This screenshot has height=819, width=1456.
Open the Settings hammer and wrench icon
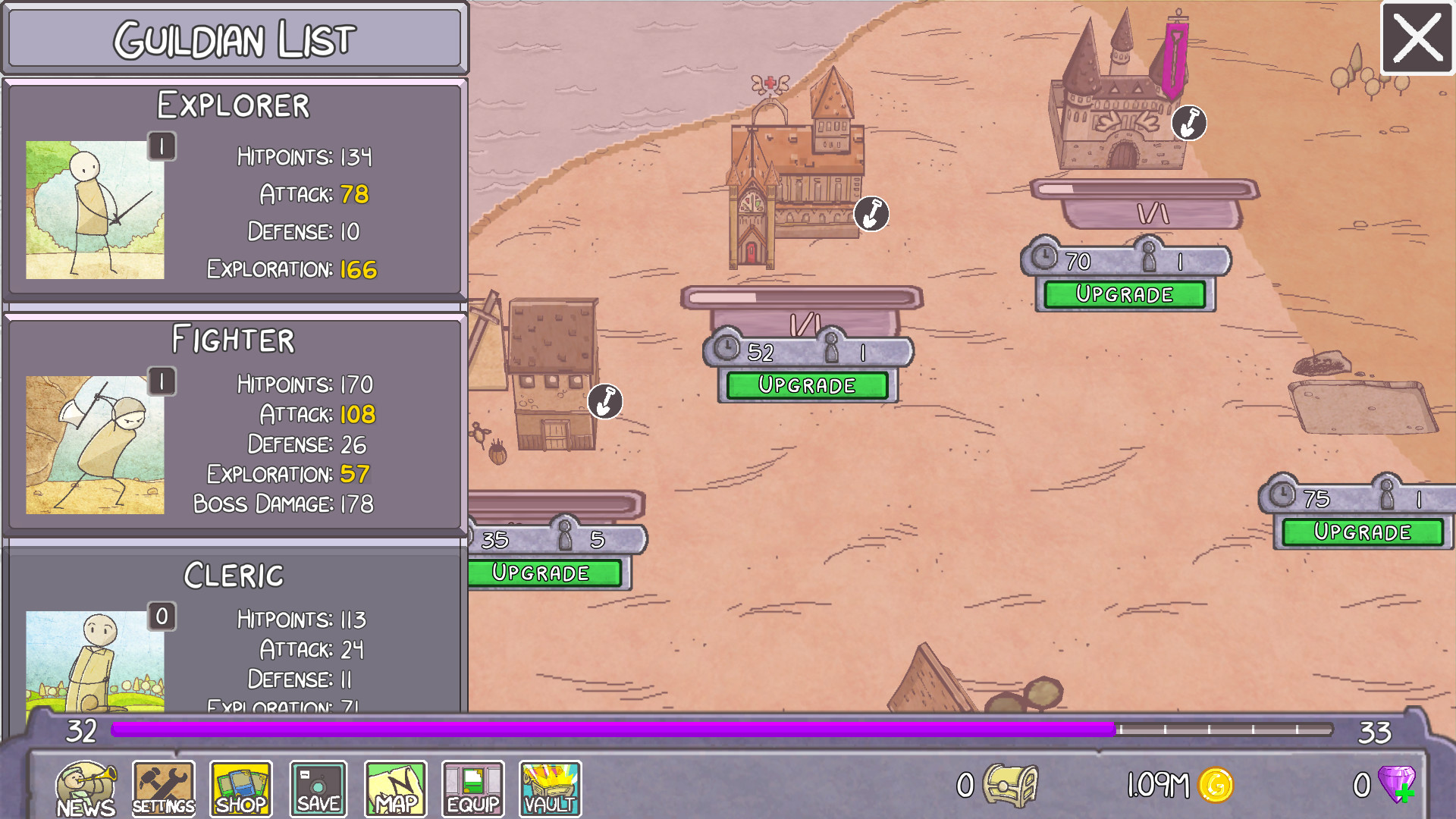[163, 787]
